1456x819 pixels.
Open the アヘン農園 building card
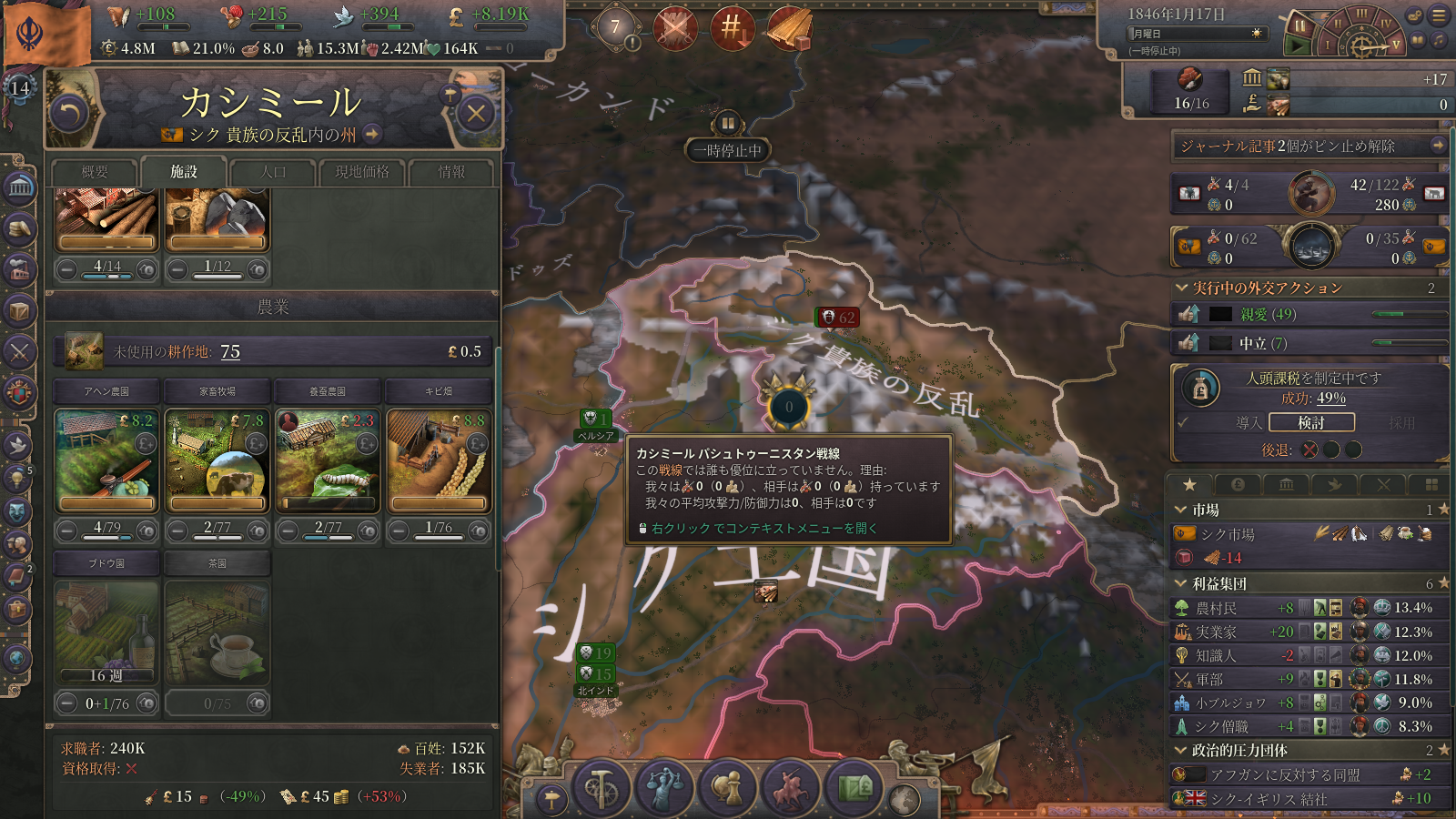[107, 460]
